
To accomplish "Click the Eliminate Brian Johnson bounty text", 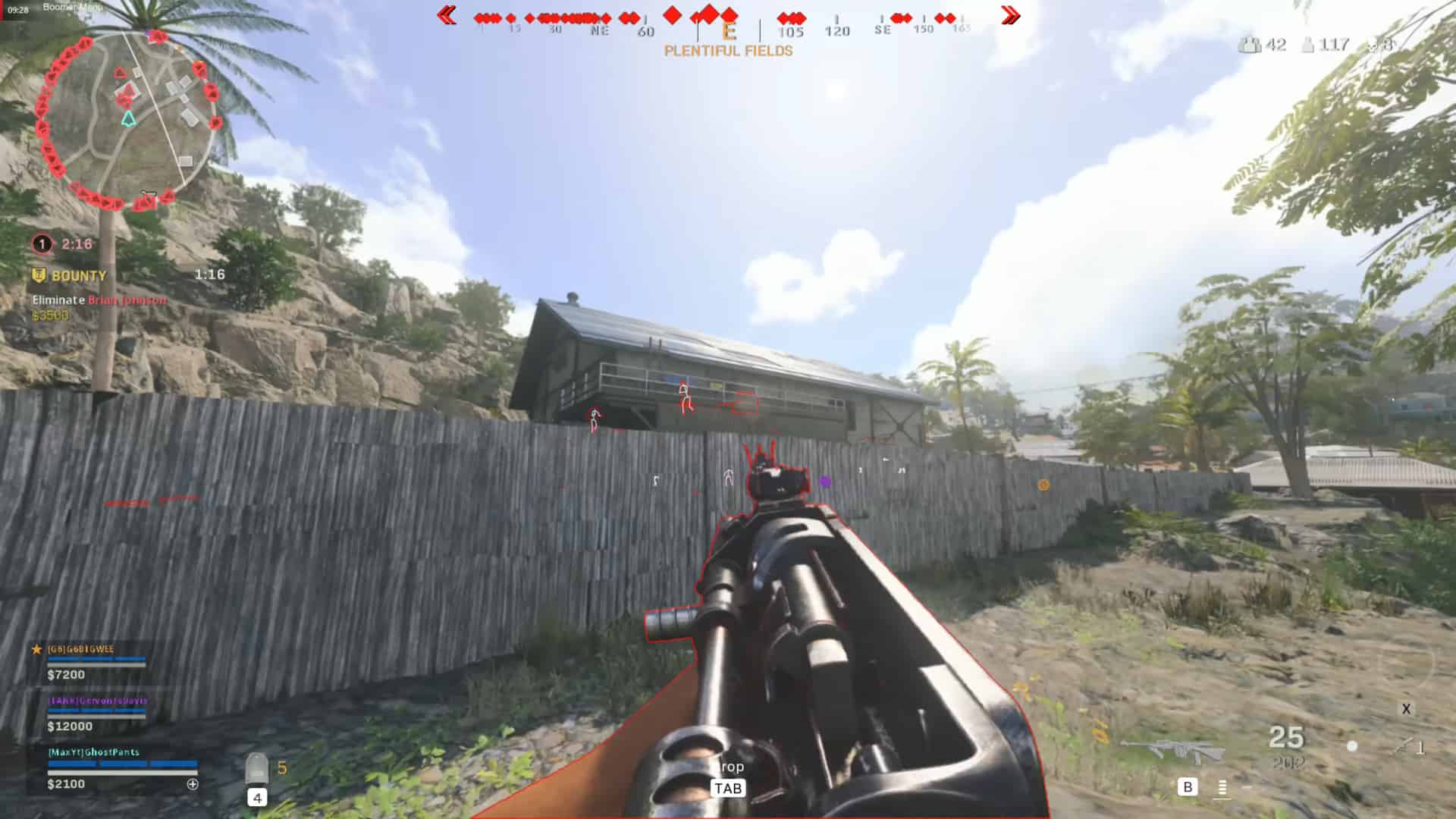I will point(97,301).
